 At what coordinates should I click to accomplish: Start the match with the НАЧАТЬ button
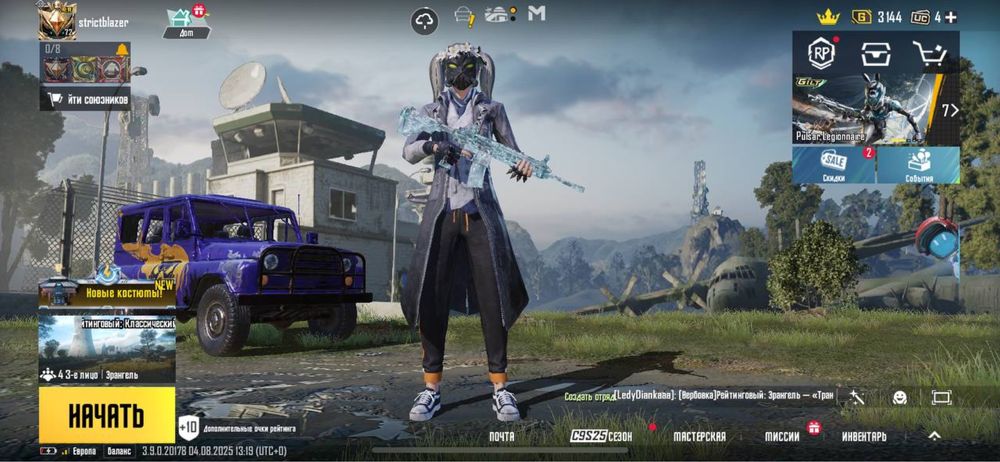click(107, 415)
